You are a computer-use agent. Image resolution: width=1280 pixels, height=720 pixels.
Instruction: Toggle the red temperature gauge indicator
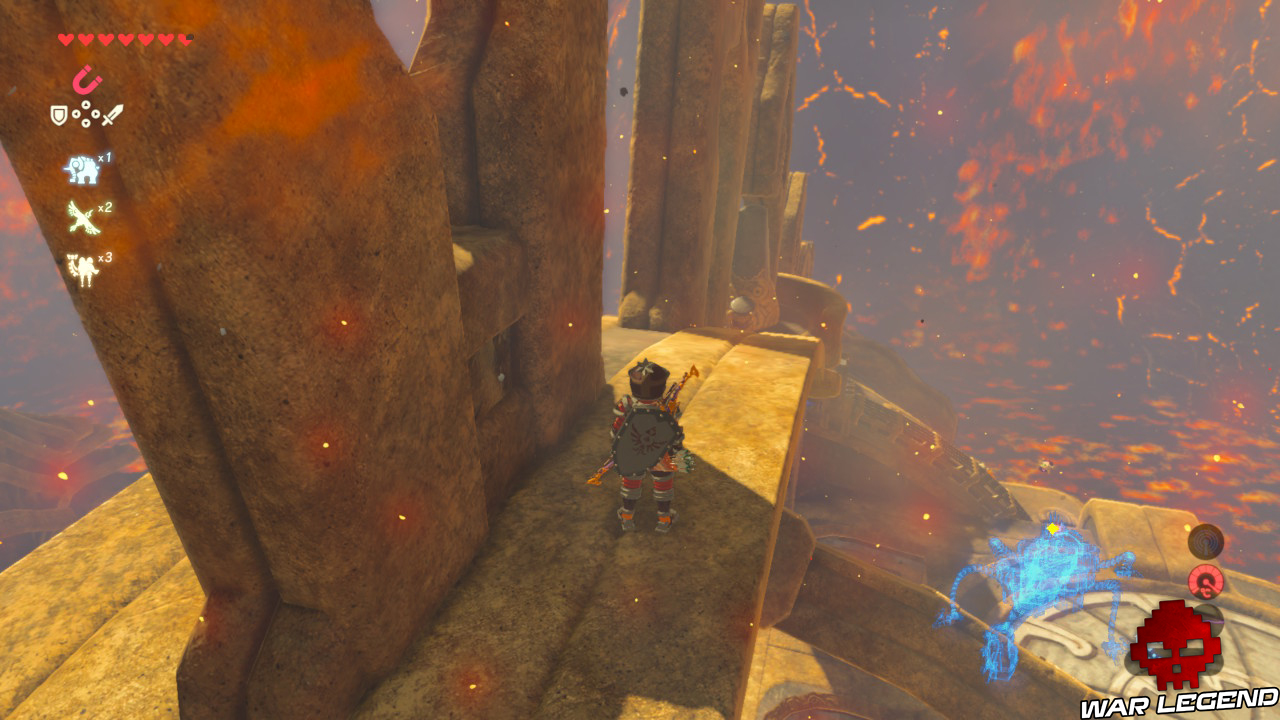1205,582
